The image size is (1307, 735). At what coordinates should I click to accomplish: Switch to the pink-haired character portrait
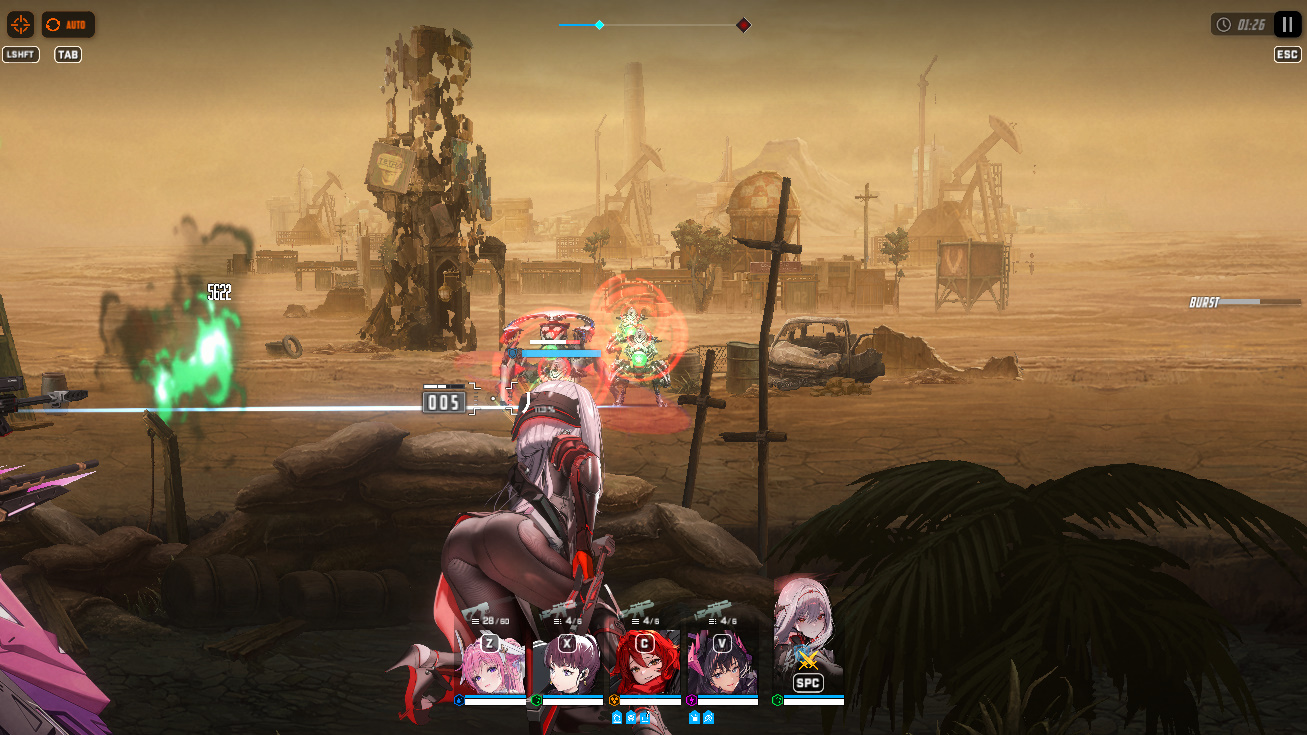(490, 665)
